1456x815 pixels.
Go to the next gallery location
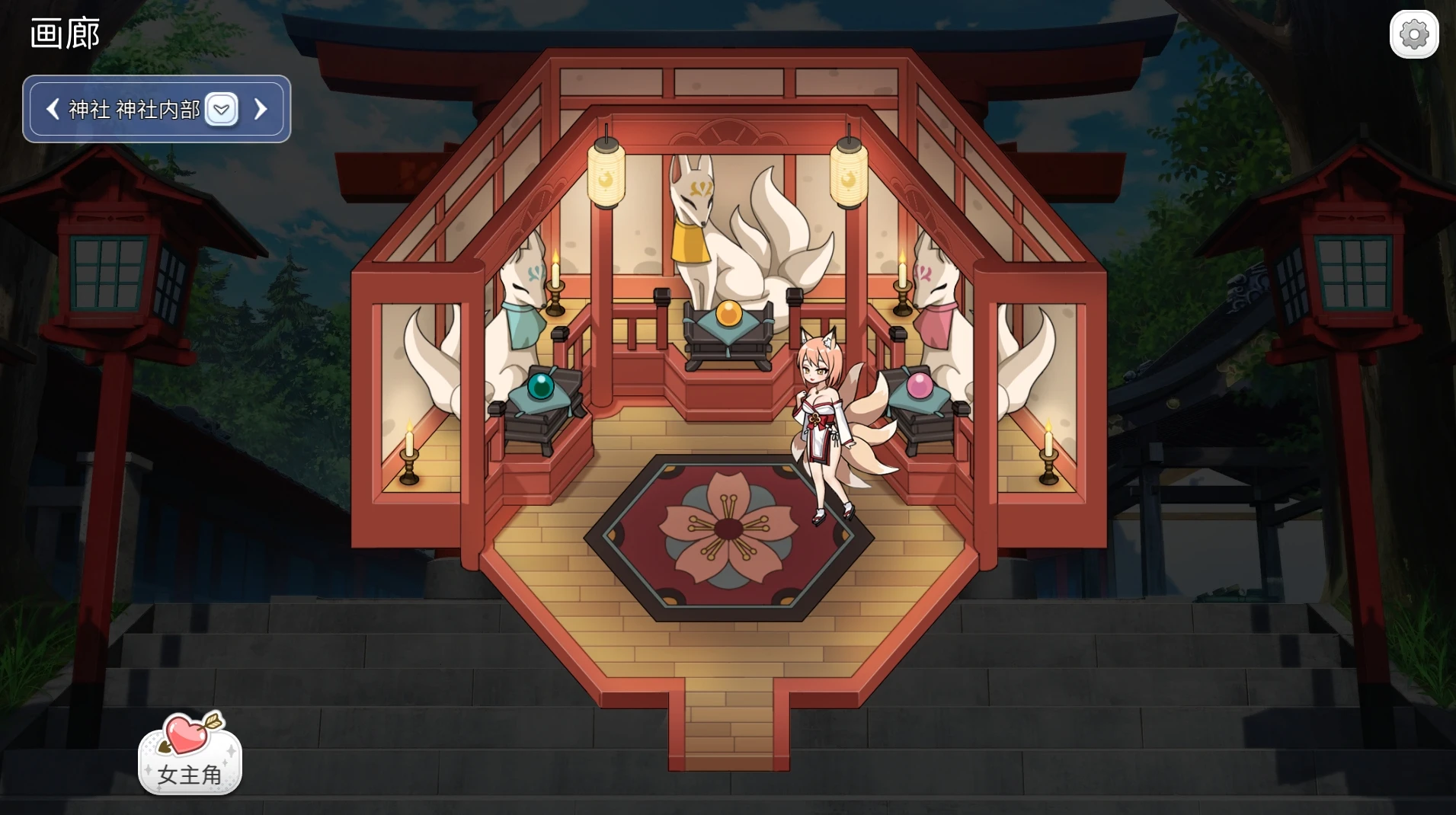pyautogui.click(x=261, y=110)
